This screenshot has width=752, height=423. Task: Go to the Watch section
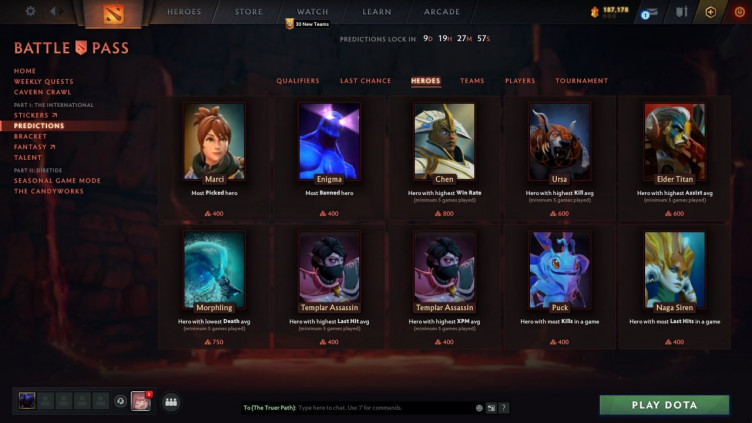[x=312, y=12]
